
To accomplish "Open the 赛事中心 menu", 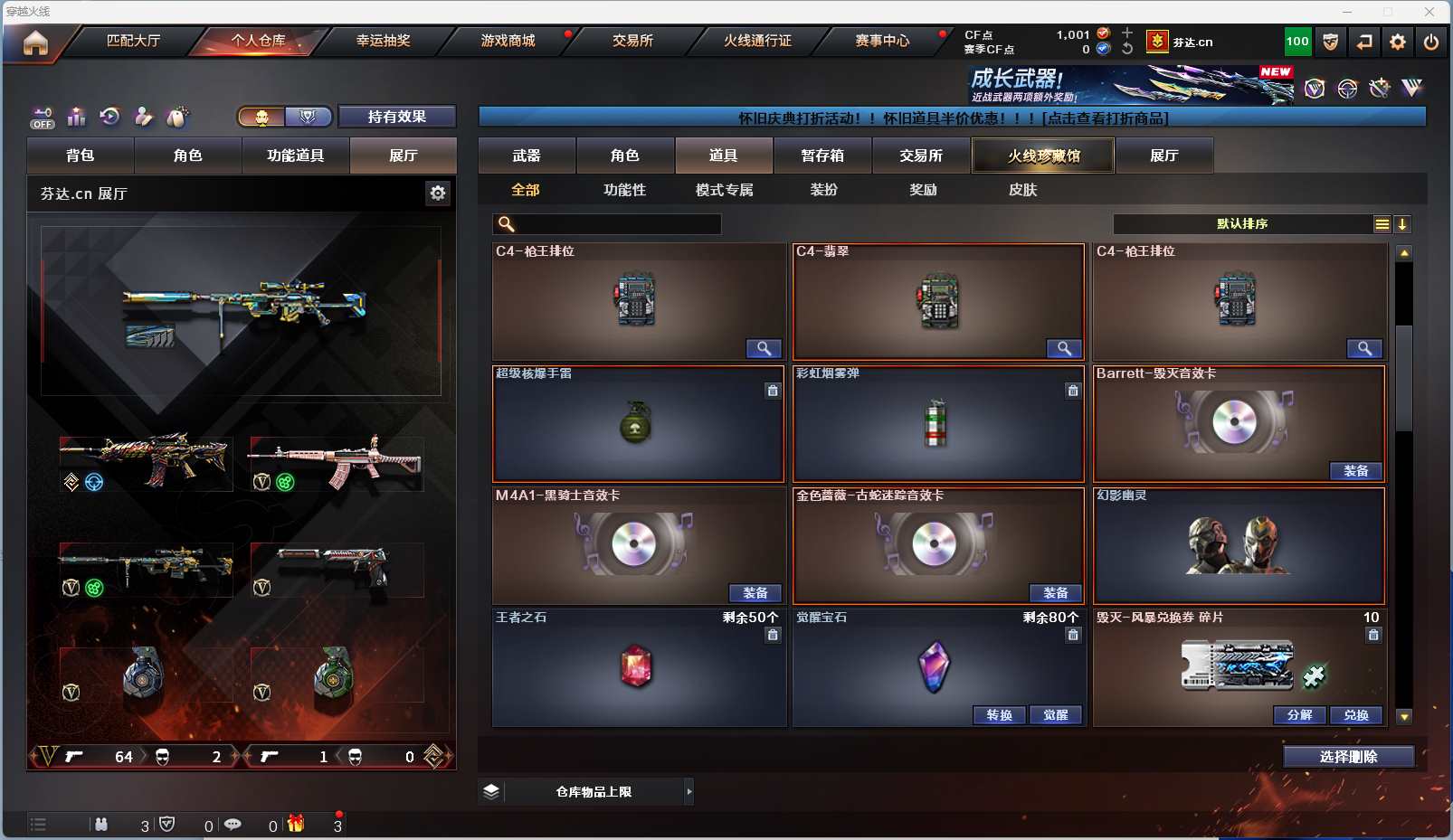I will 882,41.
